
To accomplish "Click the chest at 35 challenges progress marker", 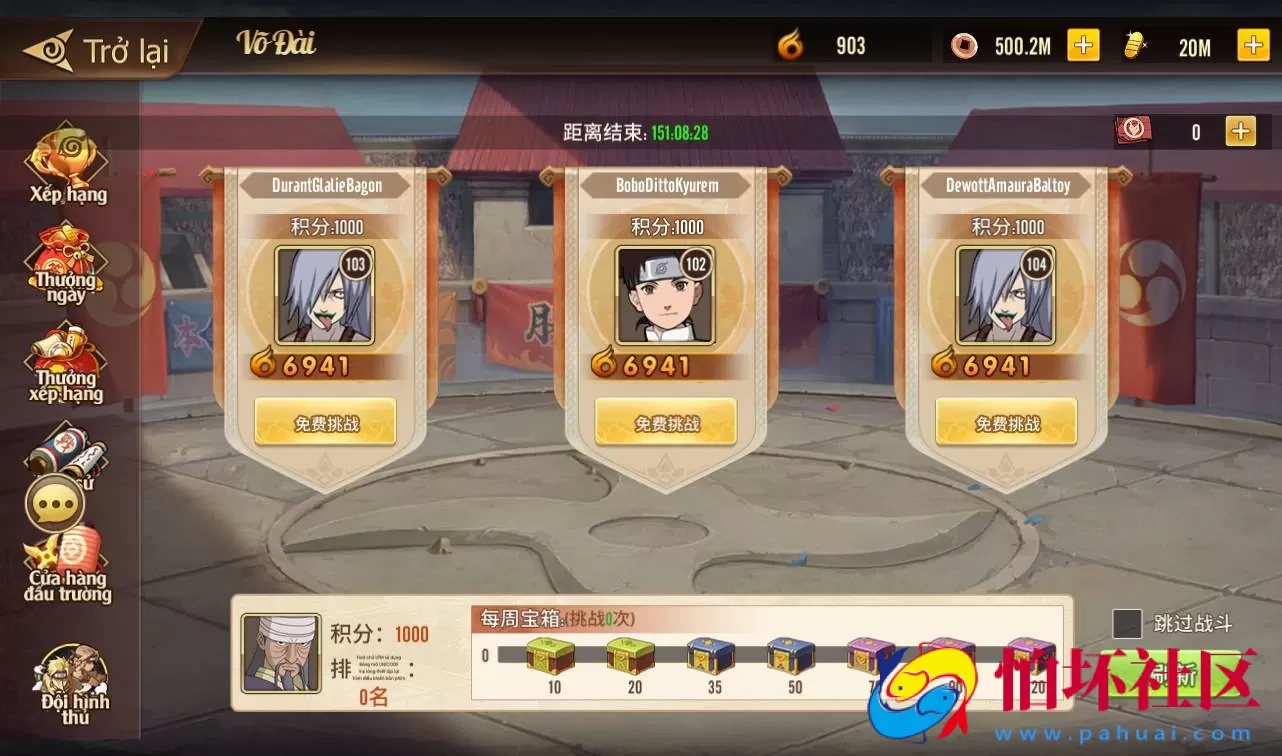I will [711, 655].
